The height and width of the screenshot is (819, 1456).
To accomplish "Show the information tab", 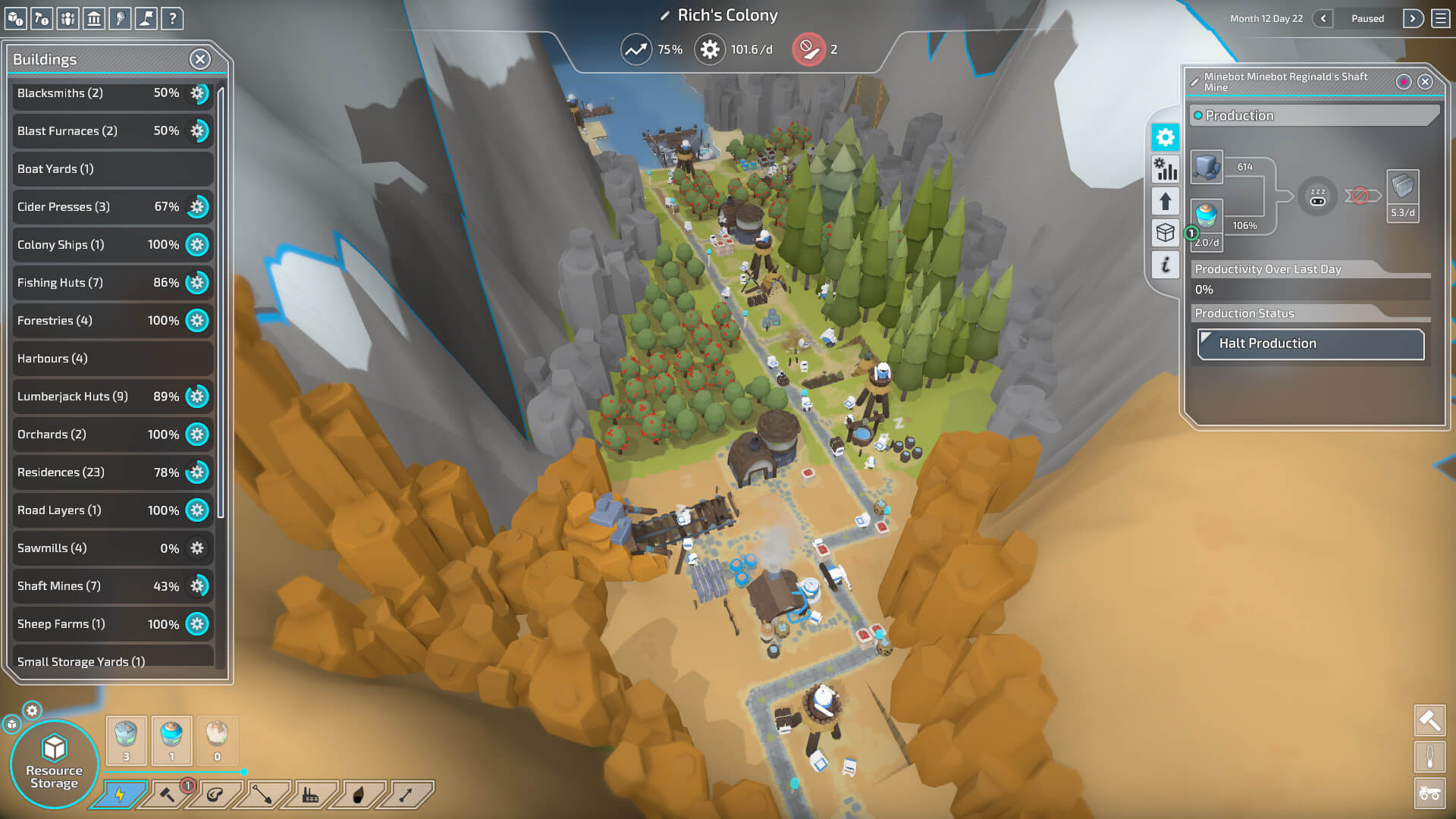I will point(1165,265).
